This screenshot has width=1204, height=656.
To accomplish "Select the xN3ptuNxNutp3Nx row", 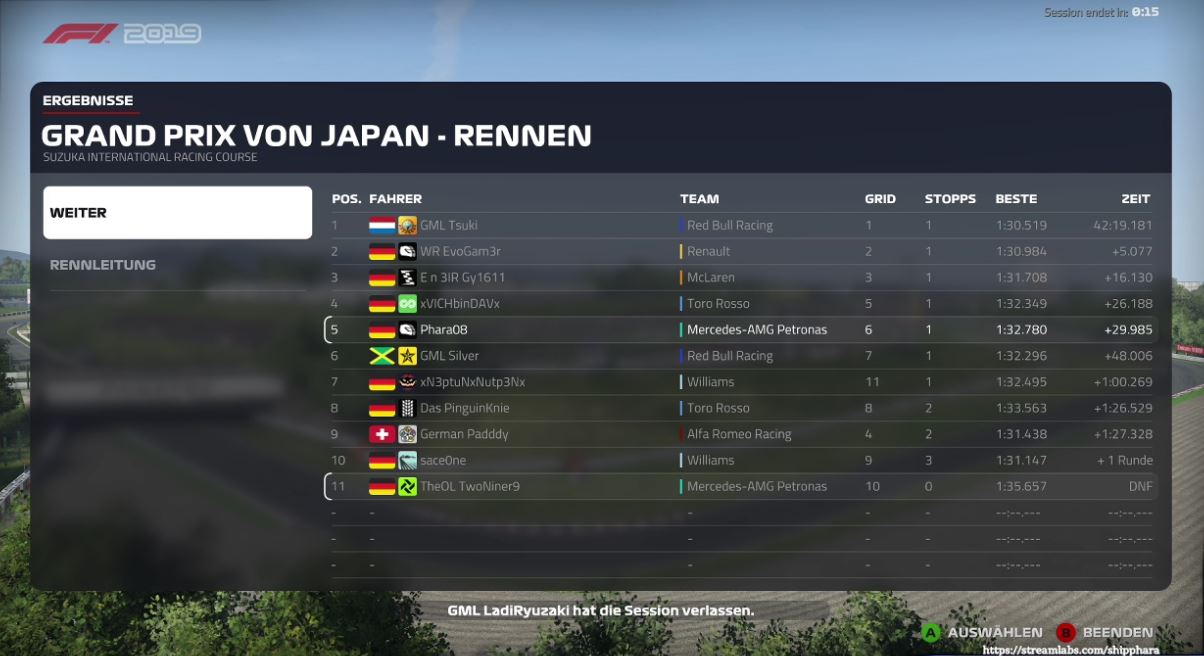I will (741, 382).
